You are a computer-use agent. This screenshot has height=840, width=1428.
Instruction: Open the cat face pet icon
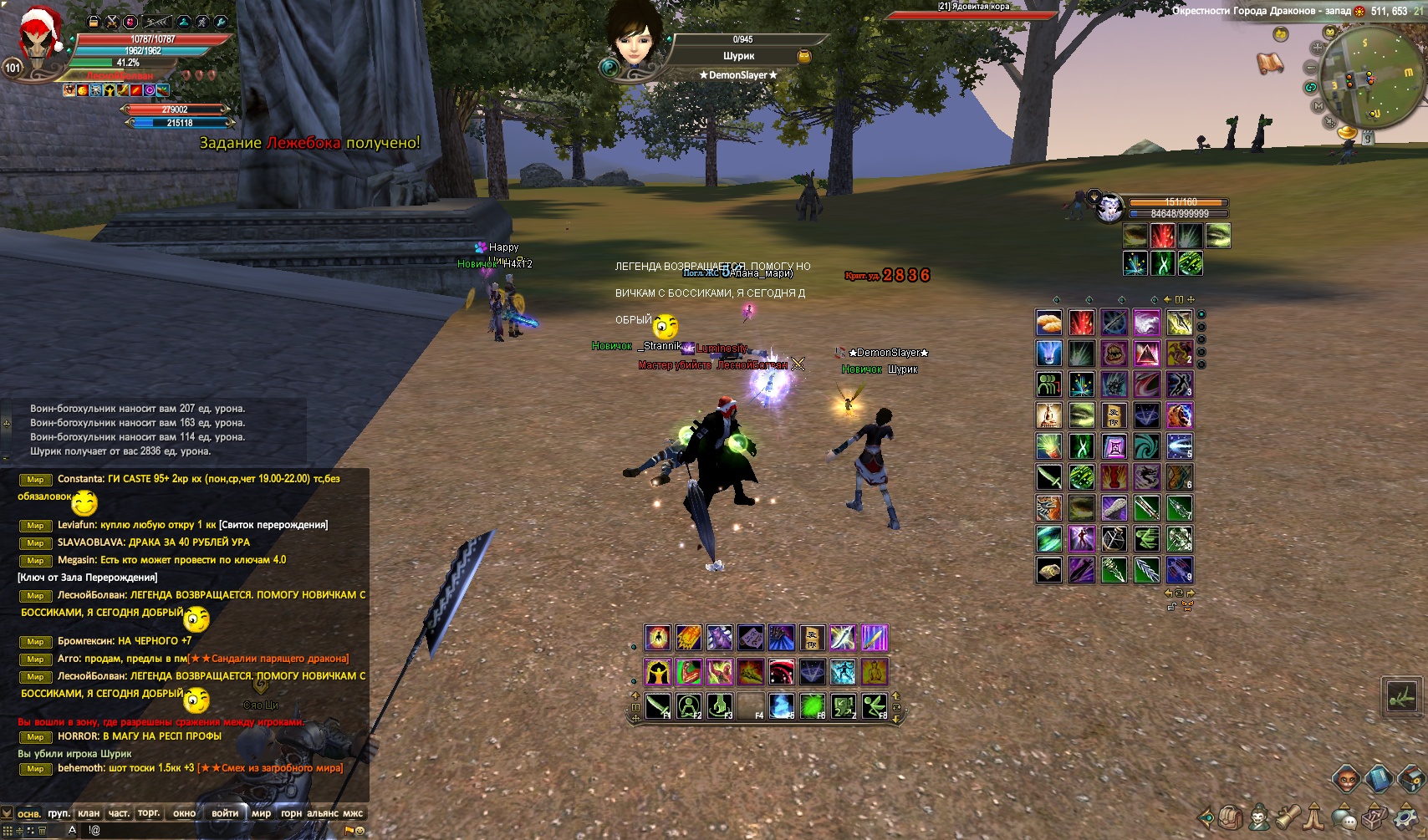[x=1346, y=780]
